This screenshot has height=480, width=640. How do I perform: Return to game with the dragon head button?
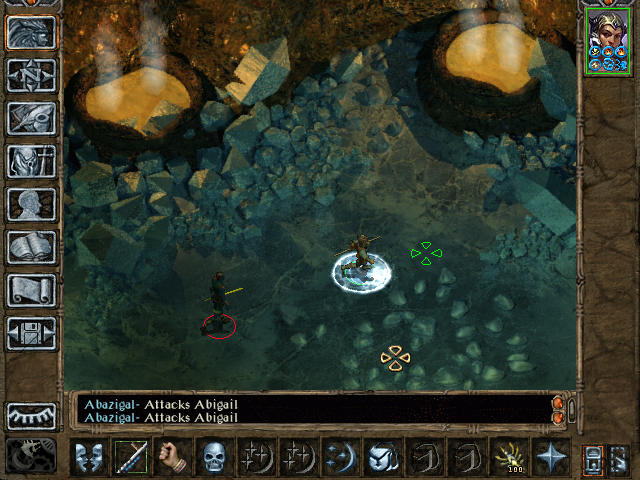(31, 32)
